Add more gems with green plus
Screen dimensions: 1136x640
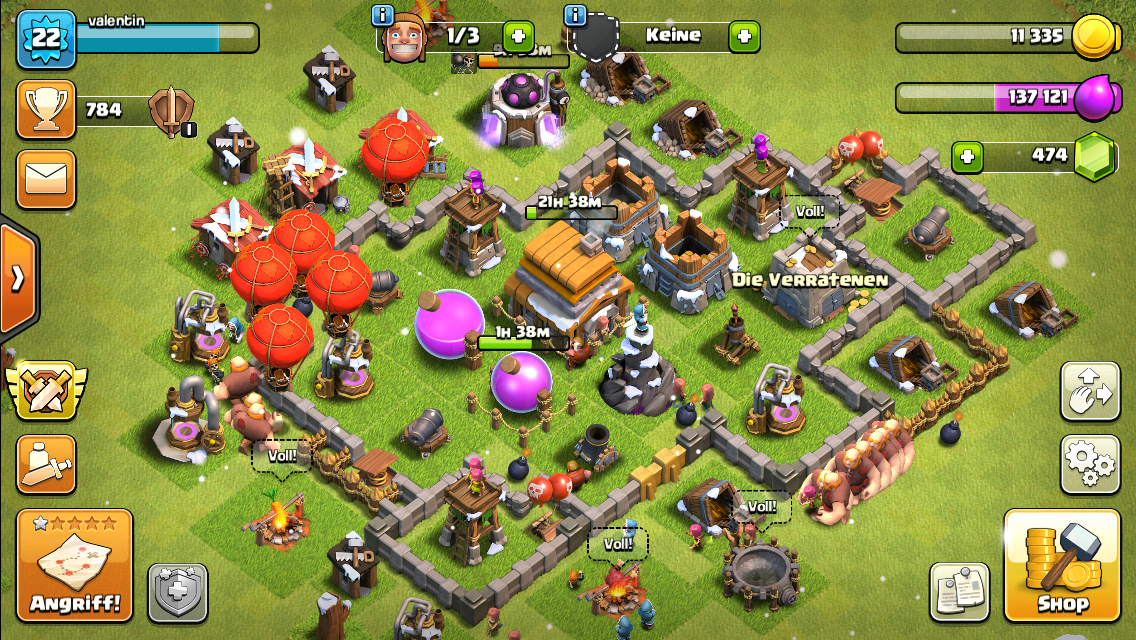tap(966, 156)
